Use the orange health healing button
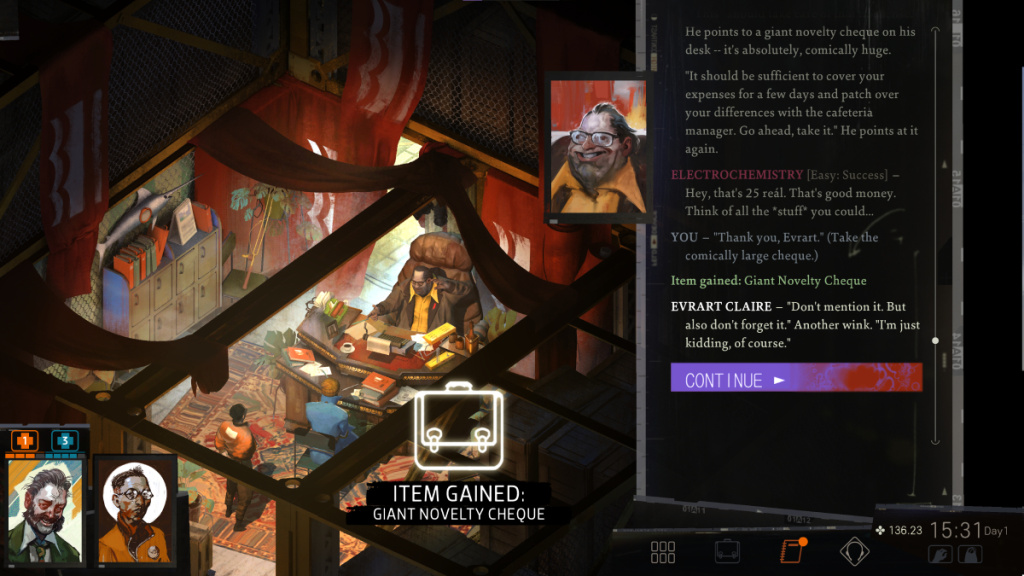 tap(25, 440)
